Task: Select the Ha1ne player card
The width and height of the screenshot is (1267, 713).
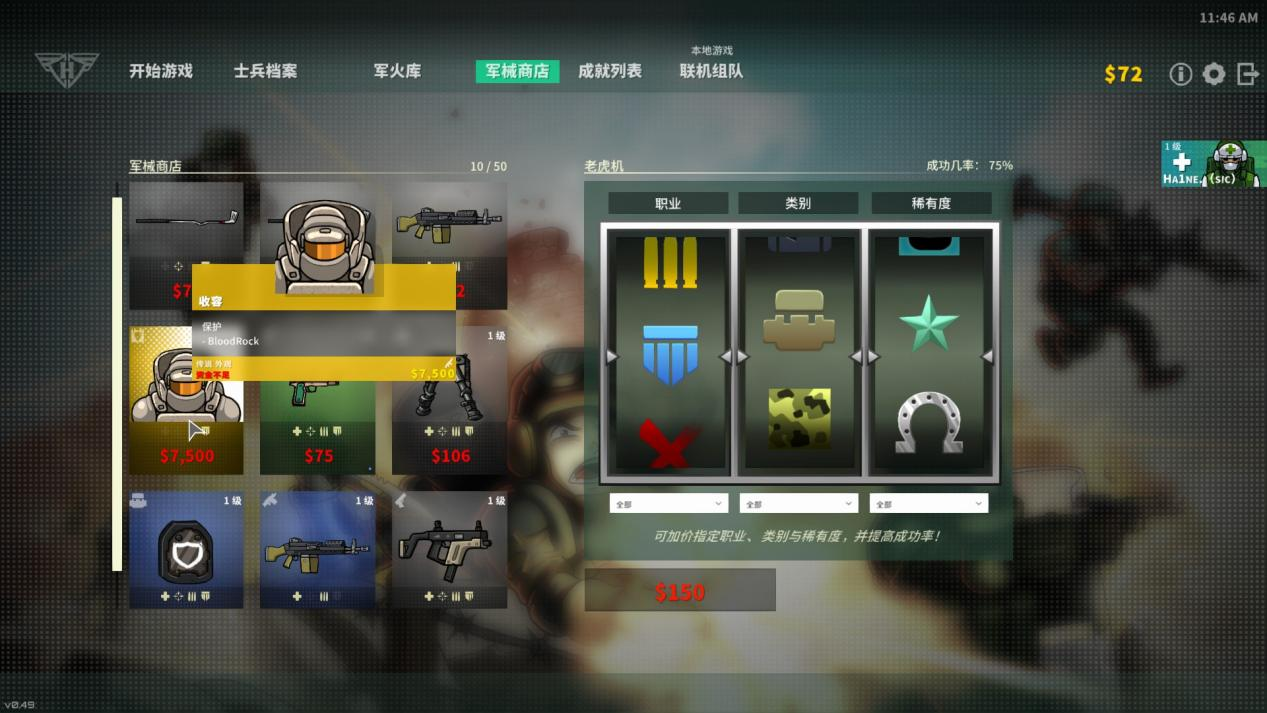Action: pos(1213,164)
